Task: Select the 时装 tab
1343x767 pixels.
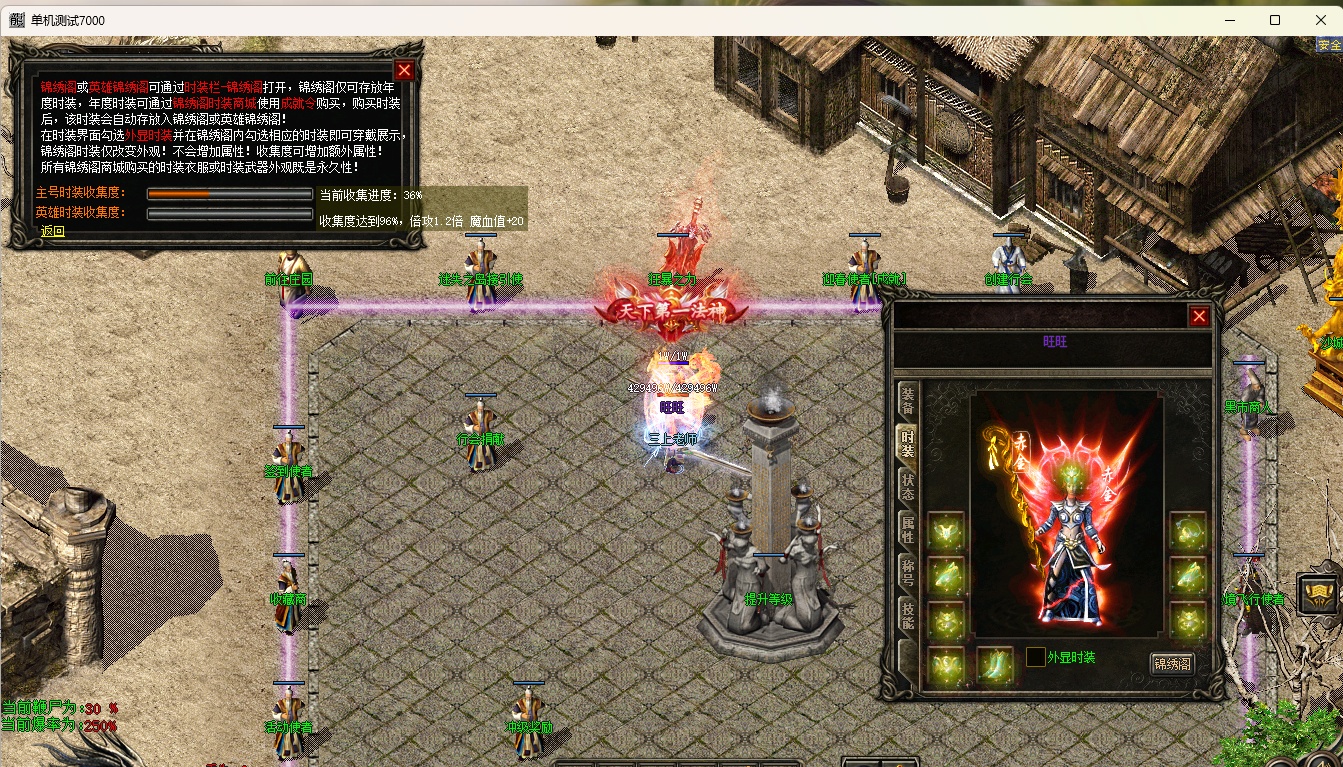Action: 907,442
